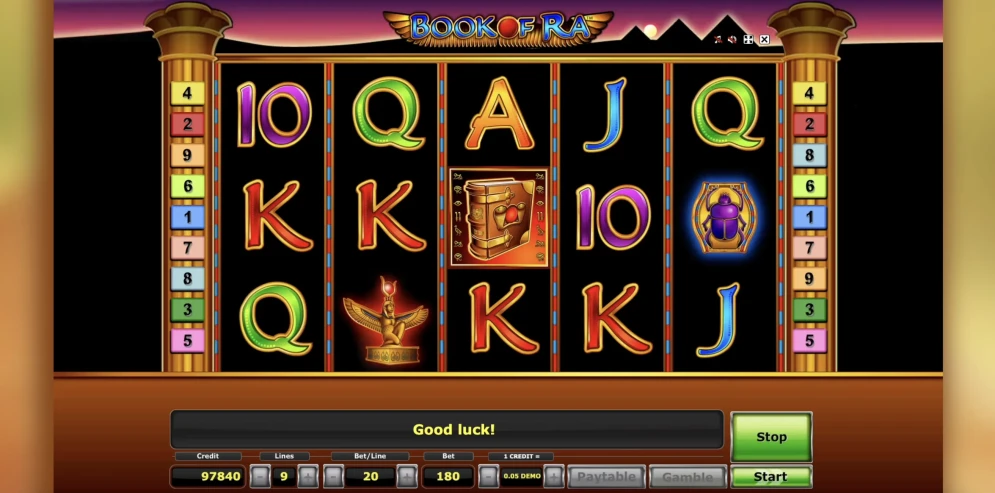Screen dimensions: 995x493
Task: Hit the Start button to spin
Action: click(770, 477)
